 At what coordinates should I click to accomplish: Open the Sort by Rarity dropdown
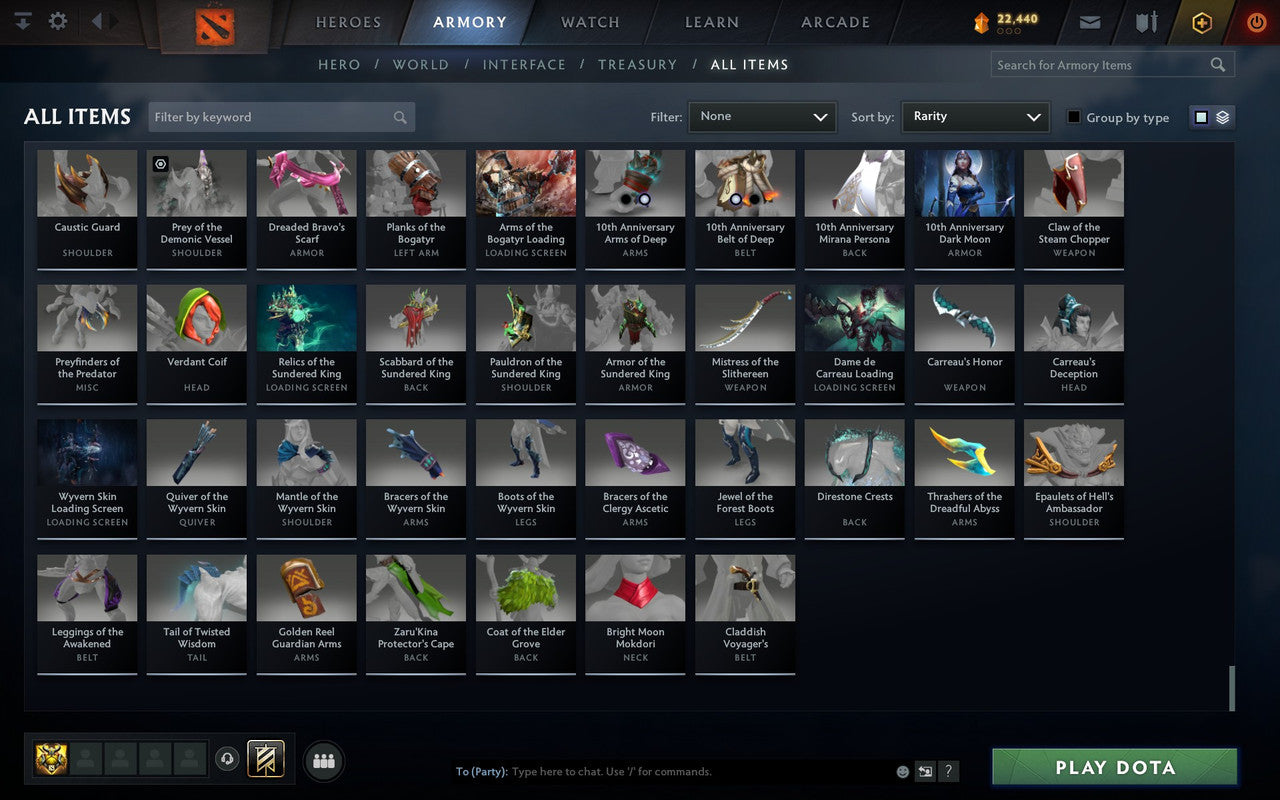pos(975,116)
